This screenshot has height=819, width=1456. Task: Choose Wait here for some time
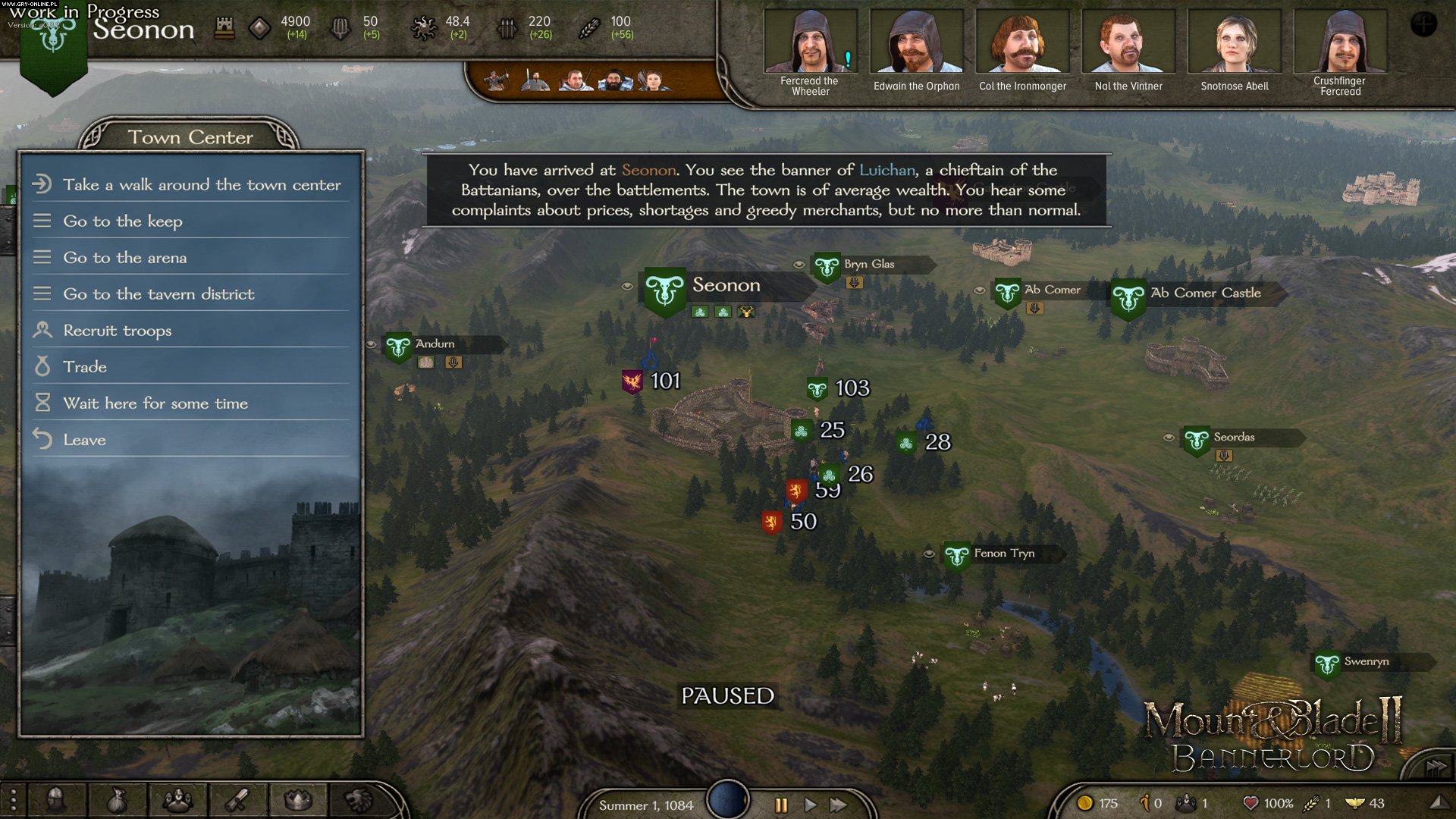tap(155, 403)
